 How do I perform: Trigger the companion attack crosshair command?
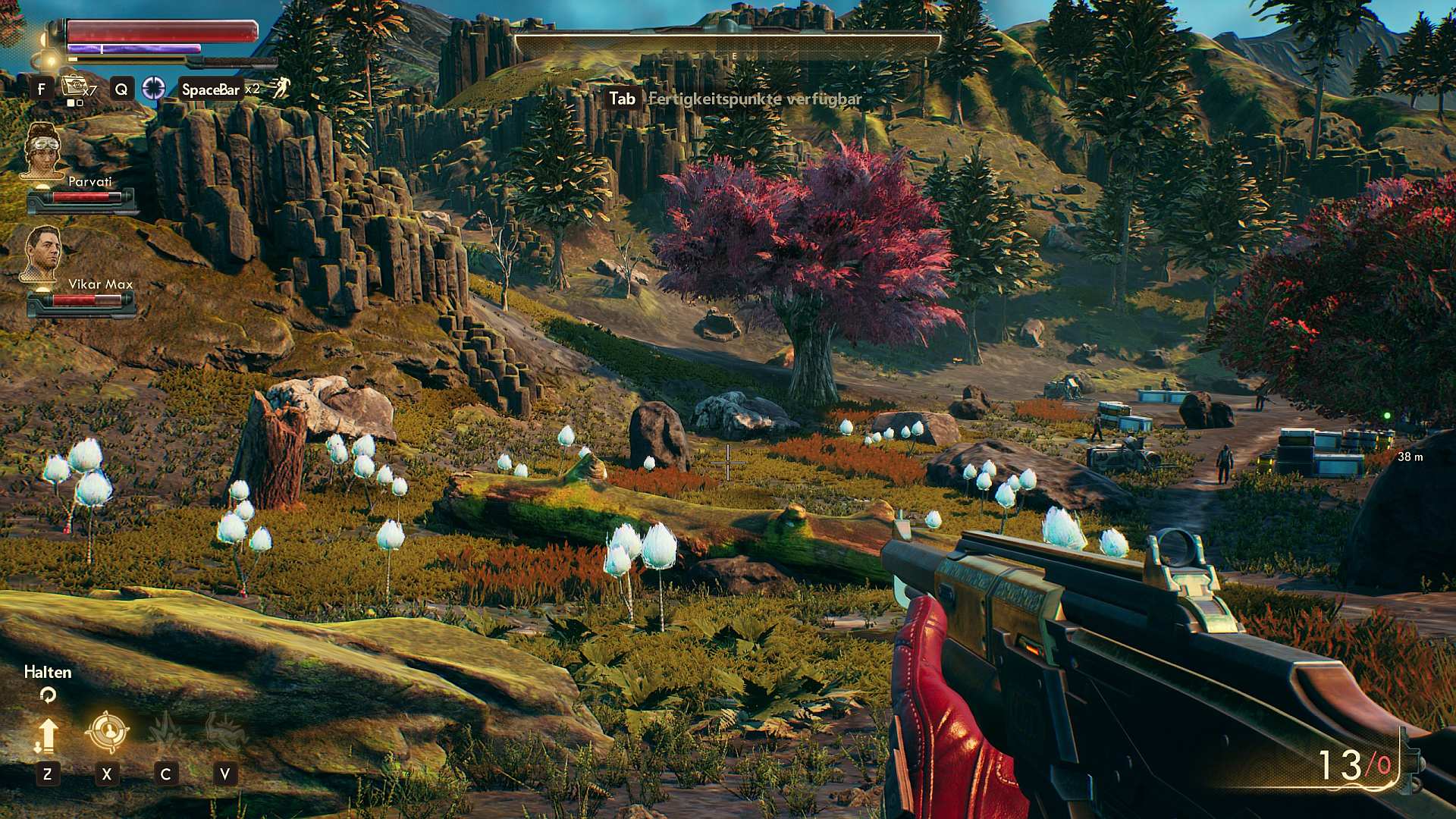106,731
